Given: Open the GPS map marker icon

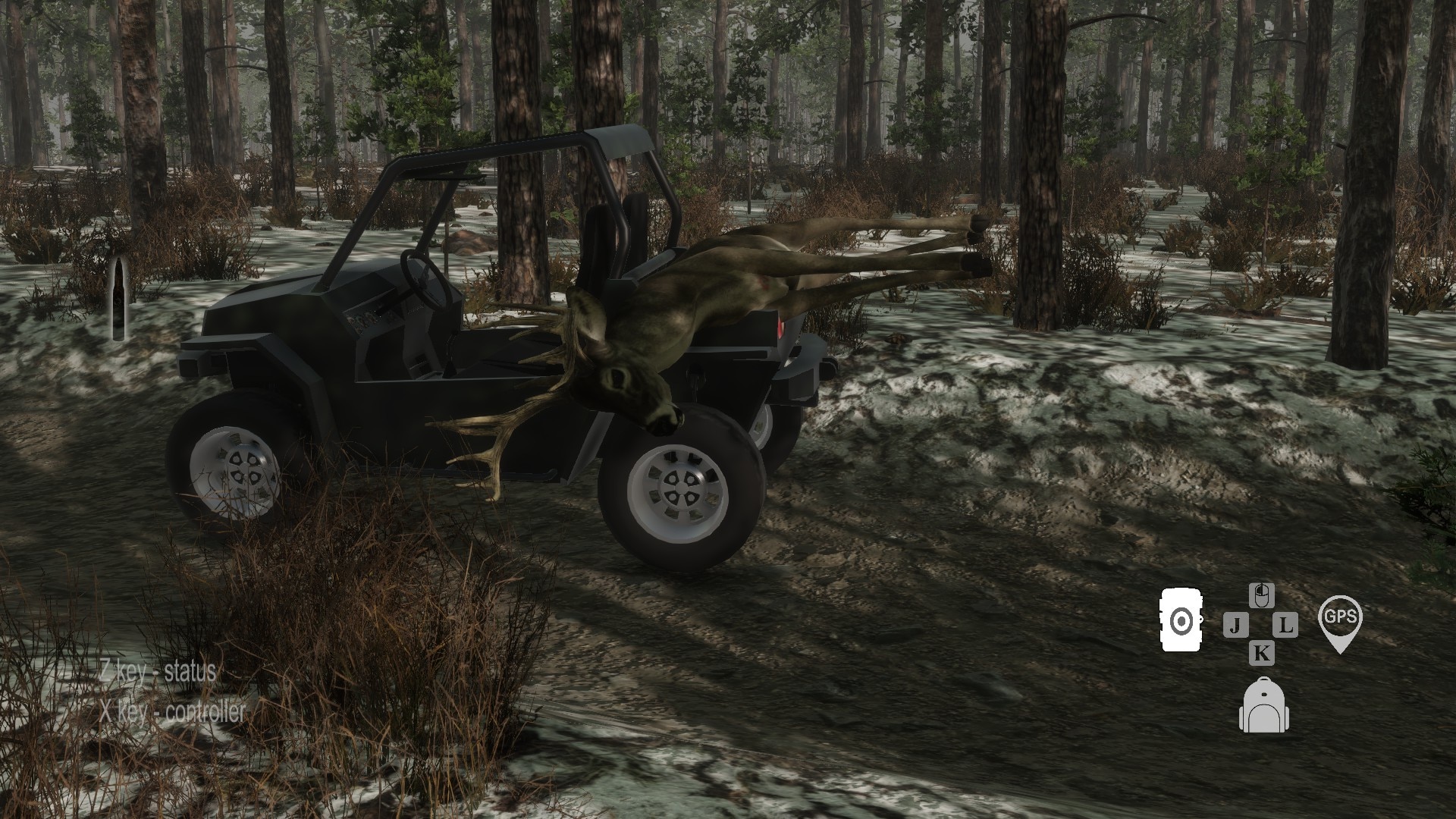Looking at the screenshot, I should pos(1340,623).
